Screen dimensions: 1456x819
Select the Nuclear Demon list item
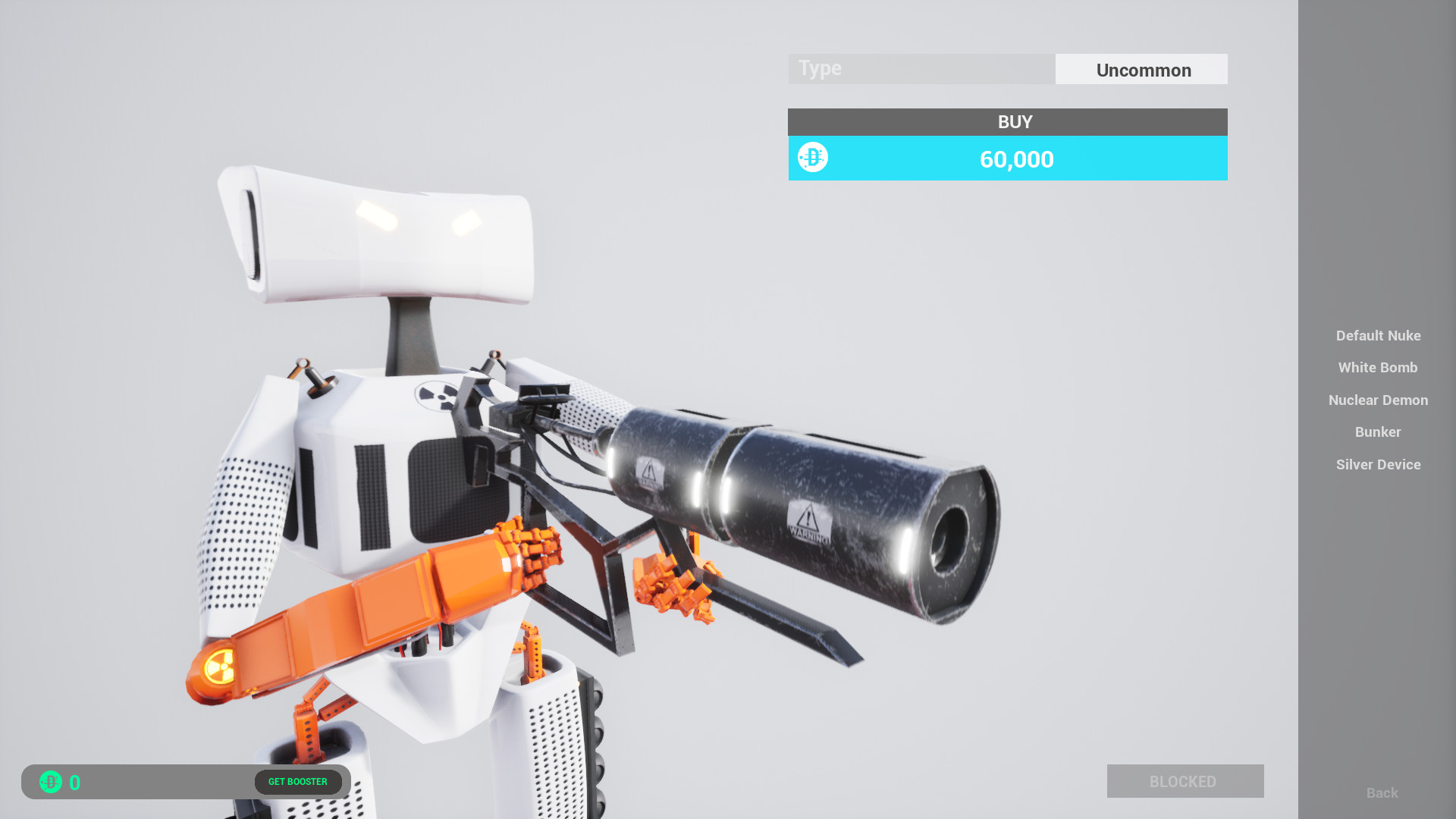tap(1378, 400)
